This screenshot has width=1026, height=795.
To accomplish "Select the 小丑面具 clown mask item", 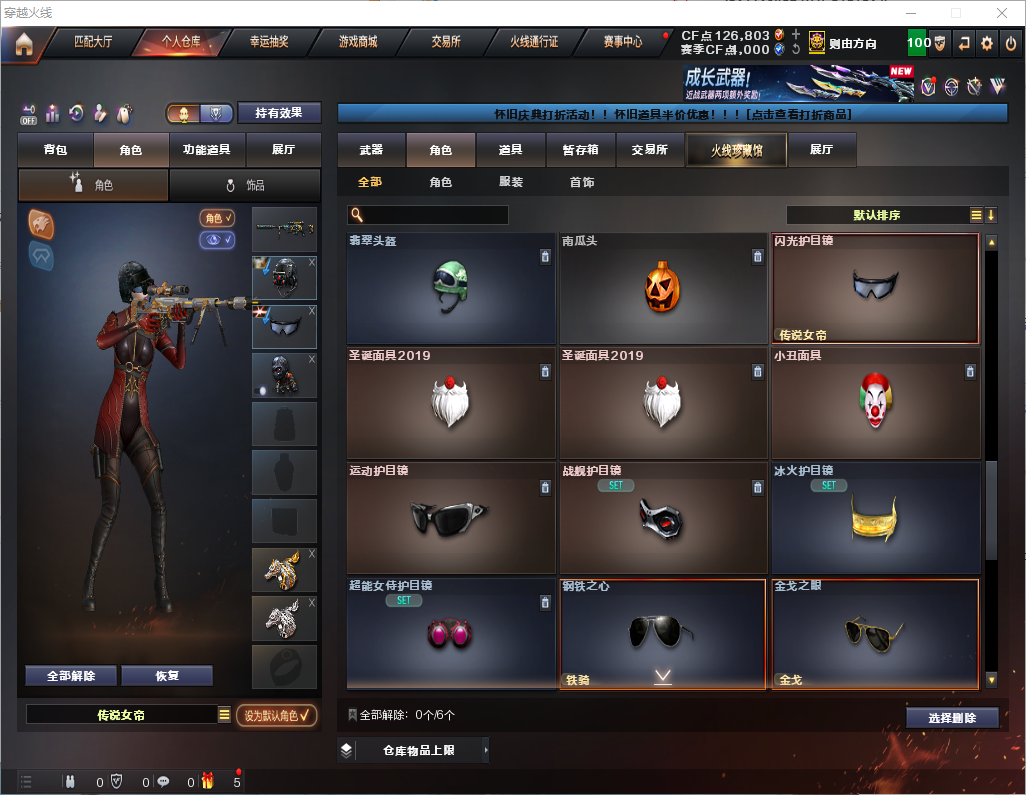I will point(875,403).
